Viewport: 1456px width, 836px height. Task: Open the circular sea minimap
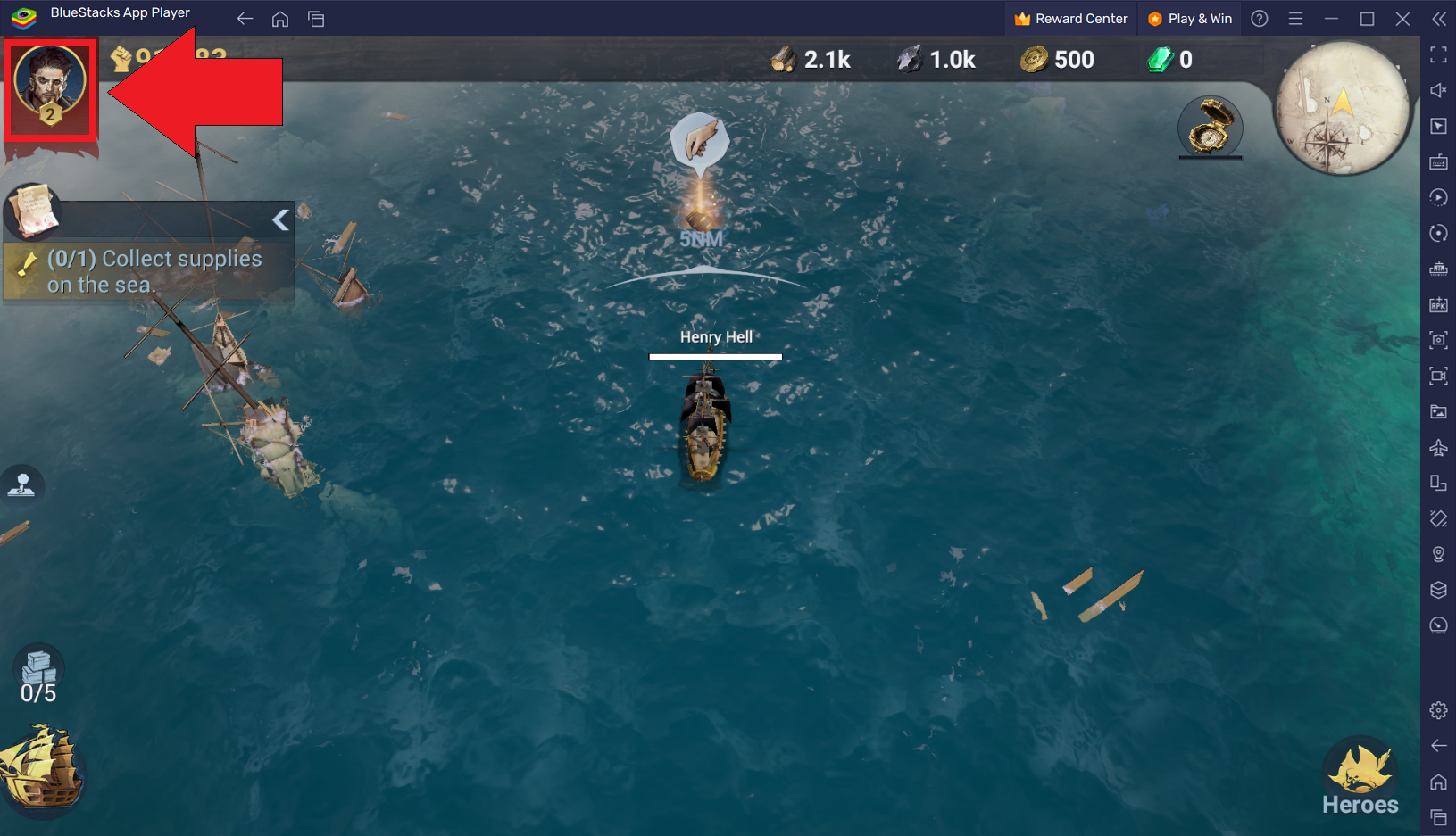[x=1341, y=109]
